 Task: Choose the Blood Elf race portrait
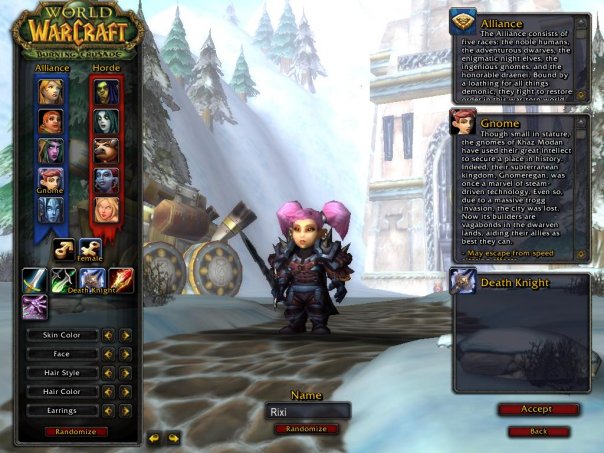[x=106, y=208]
